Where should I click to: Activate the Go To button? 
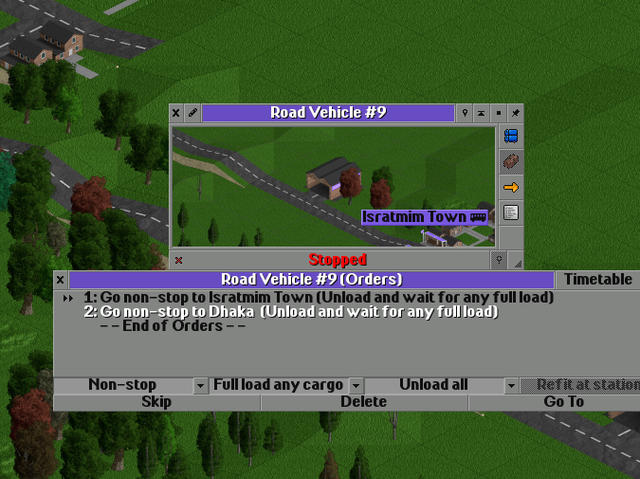coord(563,402)
